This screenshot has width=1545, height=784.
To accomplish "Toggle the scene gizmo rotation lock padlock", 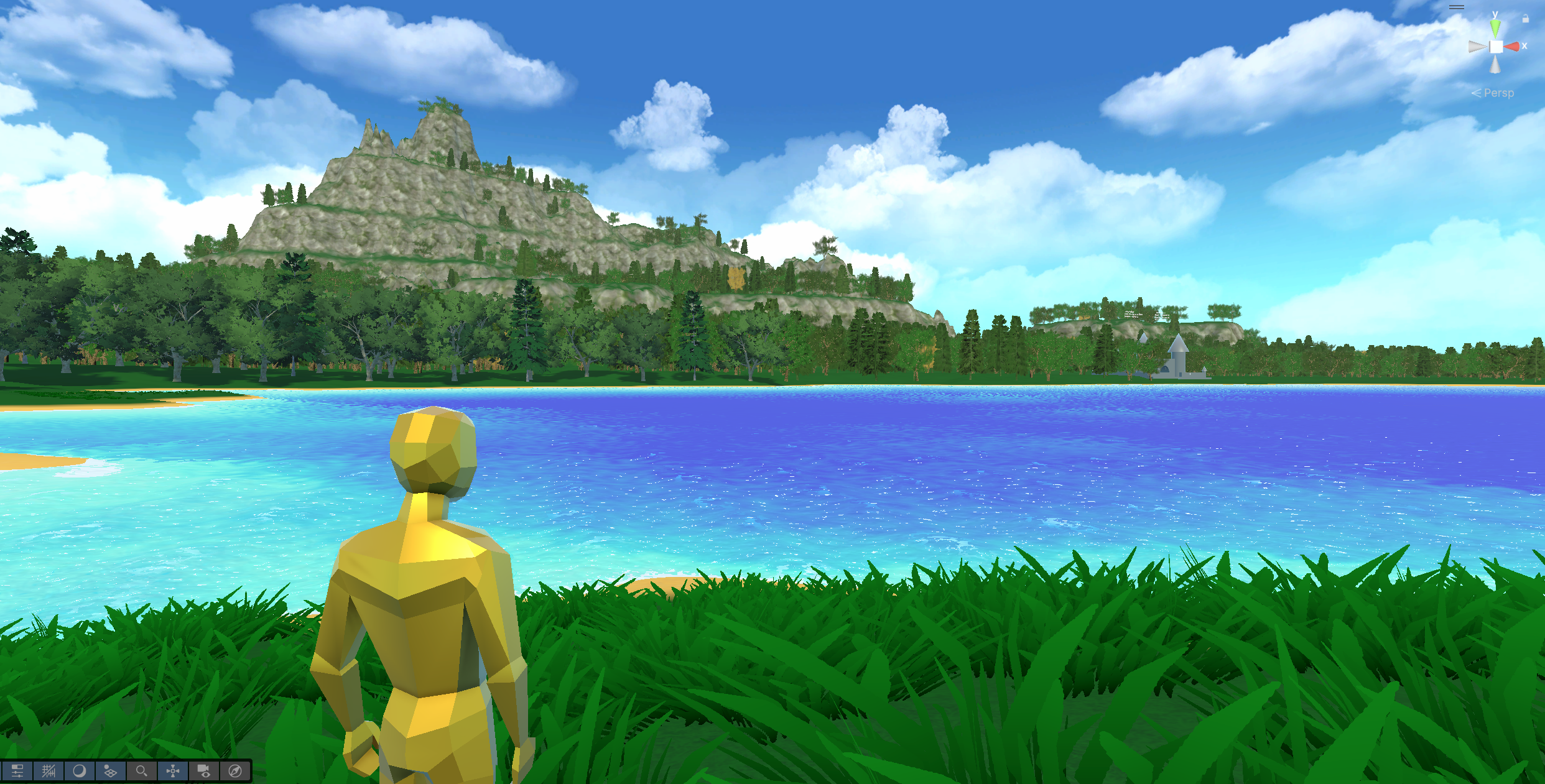I will click(x=1526, y=19).
